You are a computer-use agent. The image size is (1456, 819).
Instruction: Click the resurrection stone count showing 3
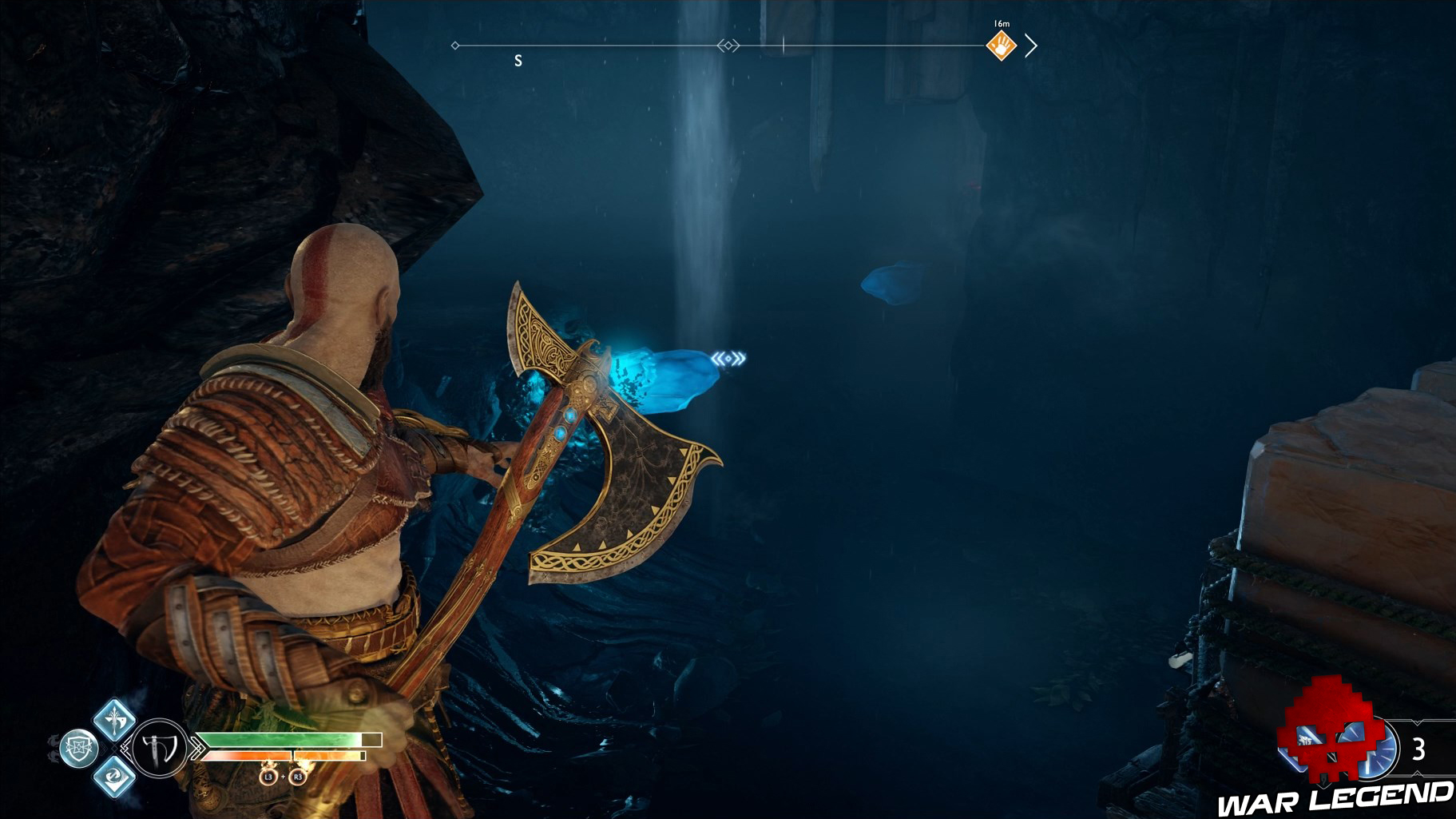(1418, 749)
